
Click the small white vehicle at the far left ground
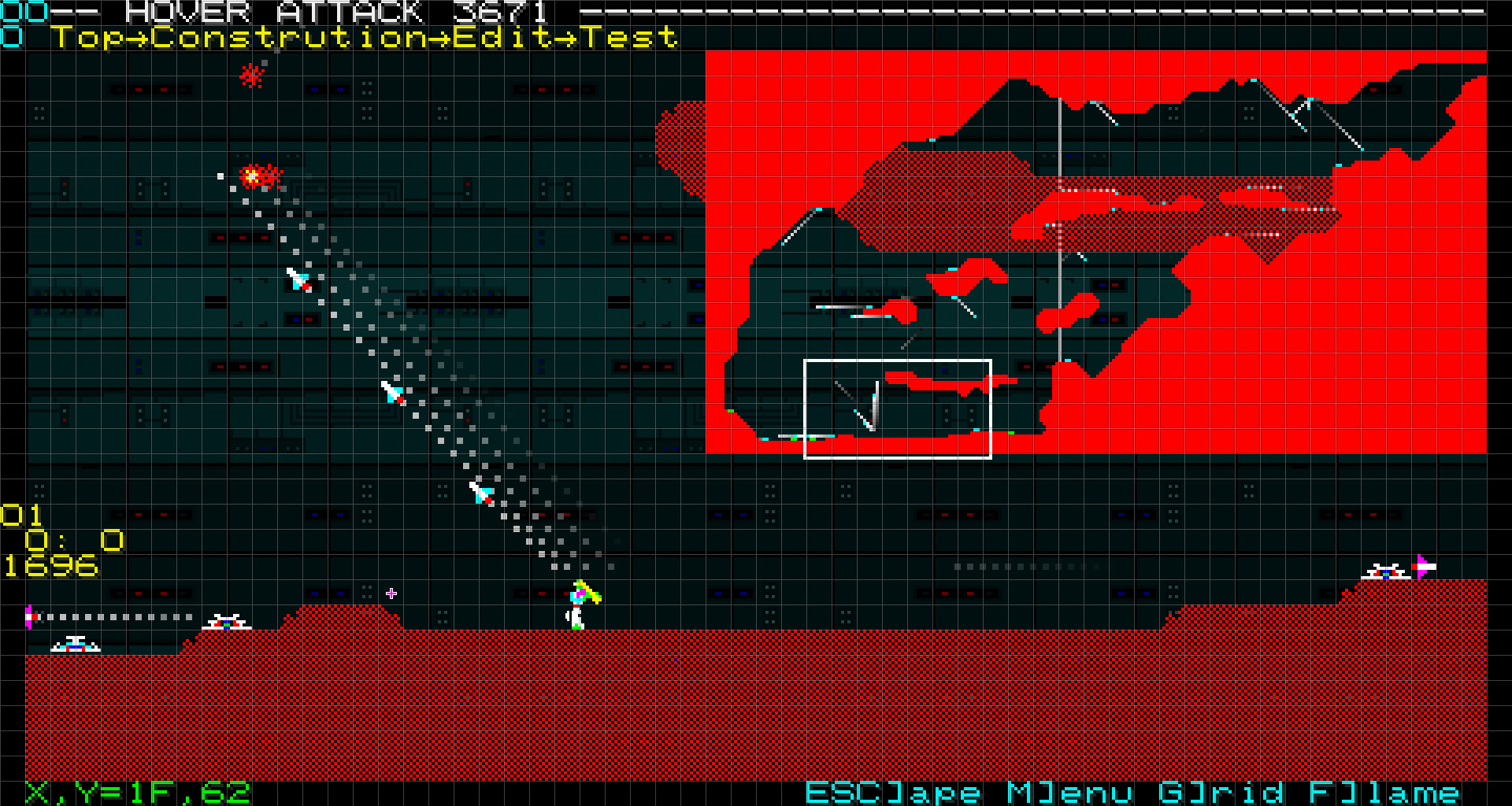[75, 645]
